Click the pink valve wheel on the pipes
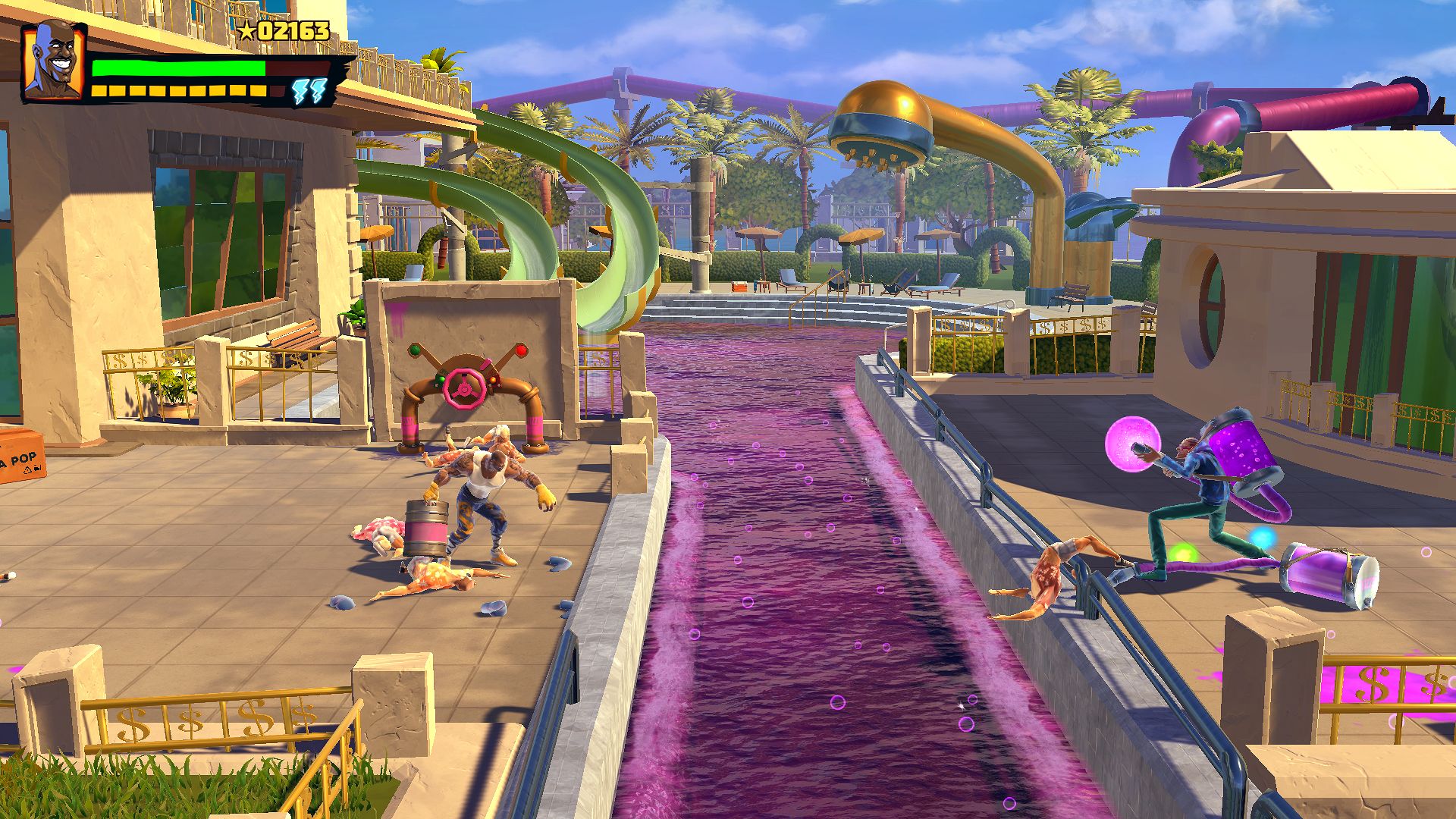Screen dimensions: 1456x819 tap(463, 389)
